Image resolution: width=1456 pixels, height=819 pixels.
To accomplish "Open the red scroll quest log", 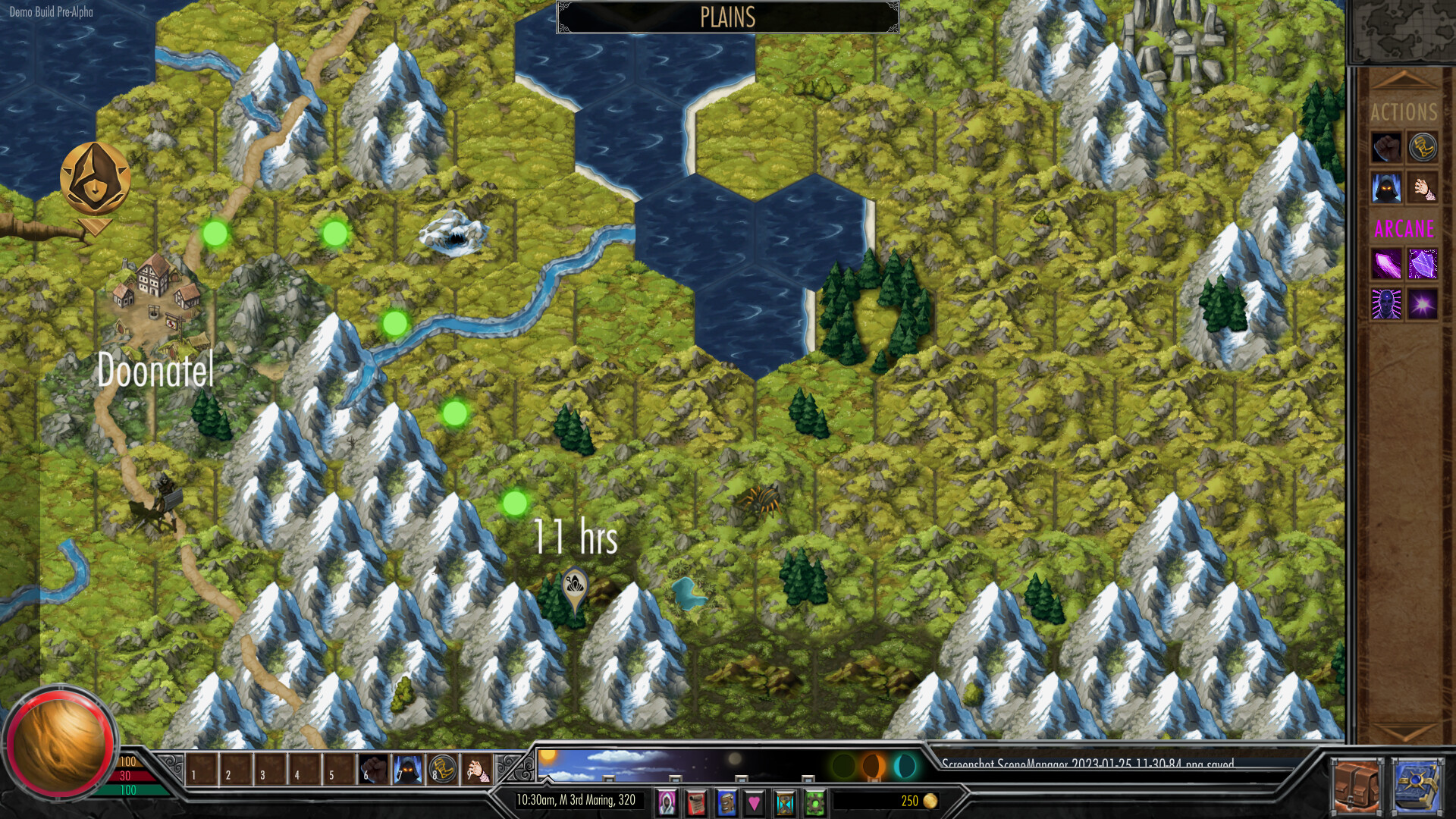I will 695,802.
